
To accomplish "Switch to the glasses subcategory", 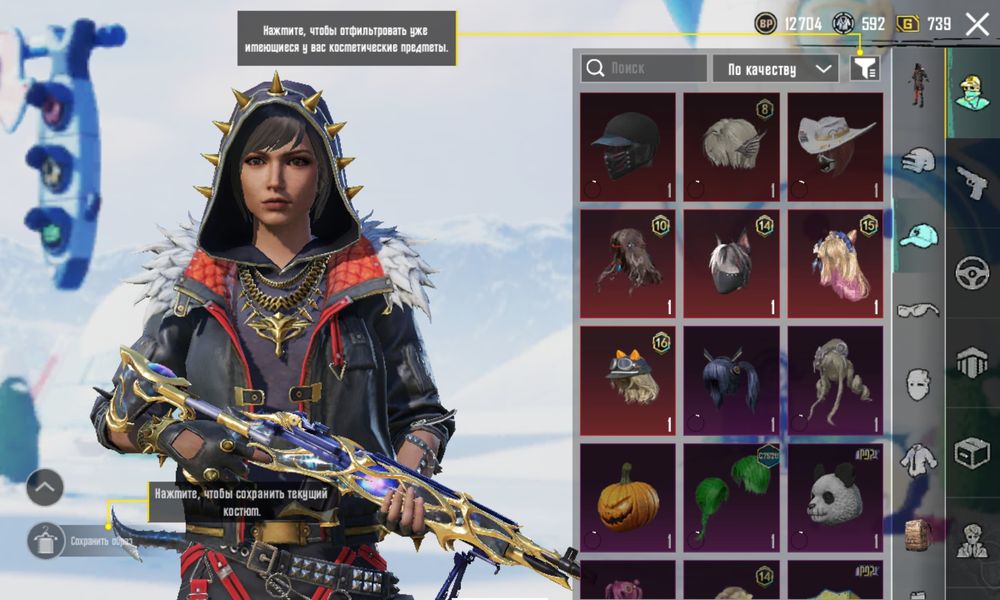I will [x=918, y=310].
